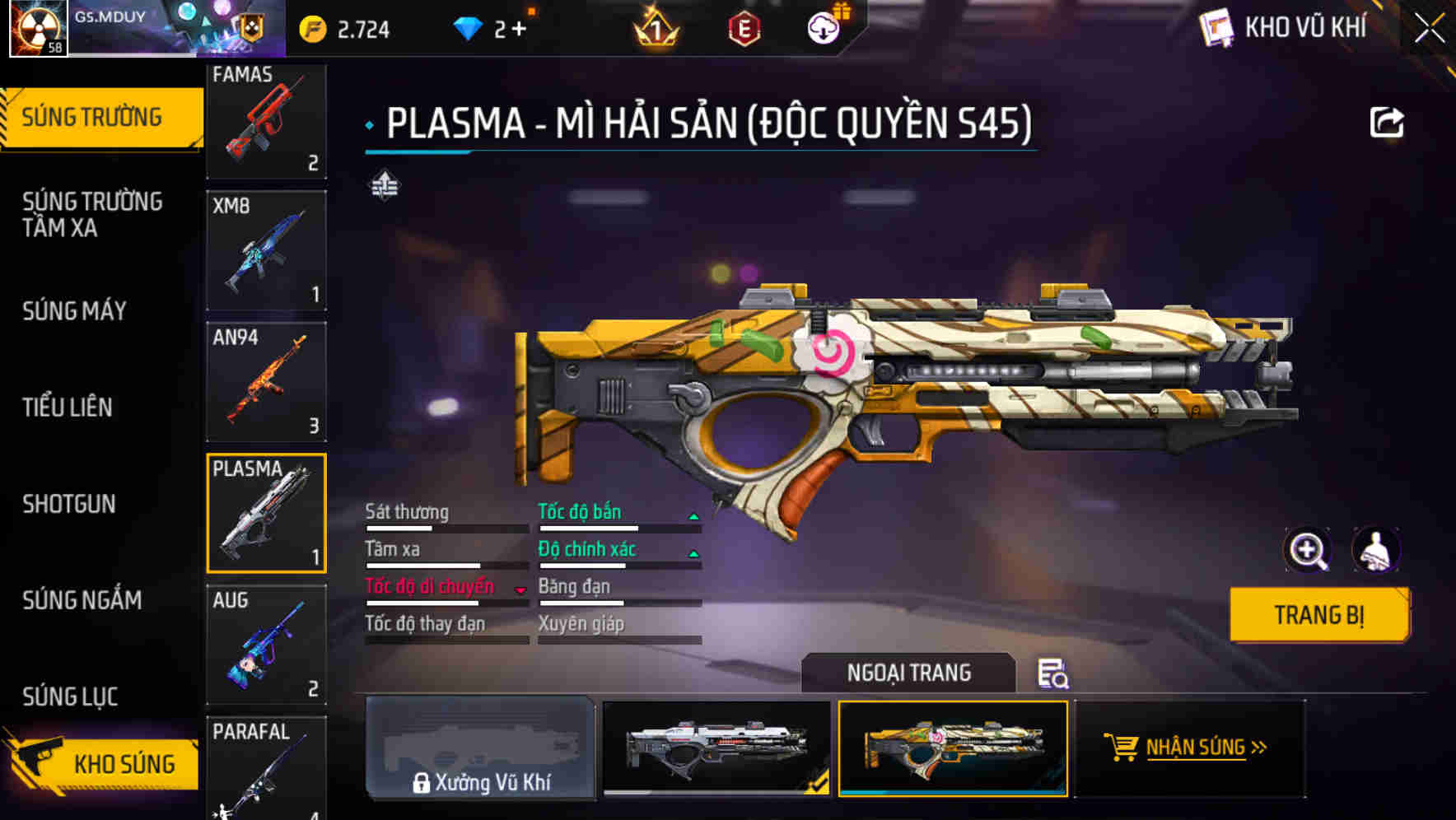Select the white Plasma skin thumbnail
This screenshot has width=1456, height=820.
pyautogui.click(x=716, y=749)
